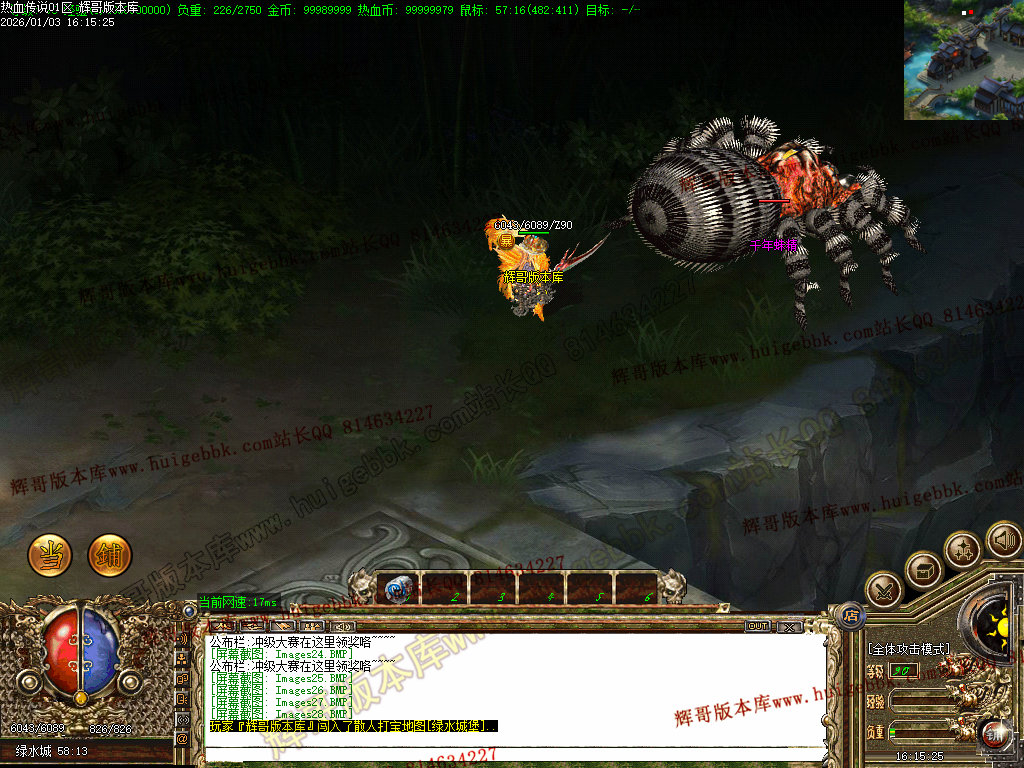1024x768 pixels.
Task: Click the red round 铺 button bottom-right
Action: click(x=994, y=735)
